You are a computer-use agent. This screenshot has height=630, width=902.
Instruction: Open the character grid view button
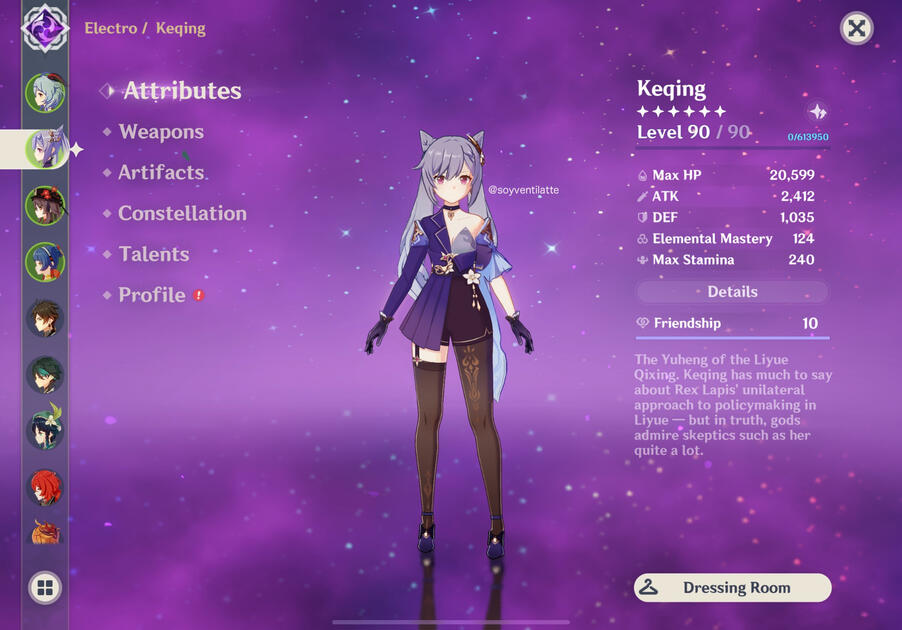(45, 588)
